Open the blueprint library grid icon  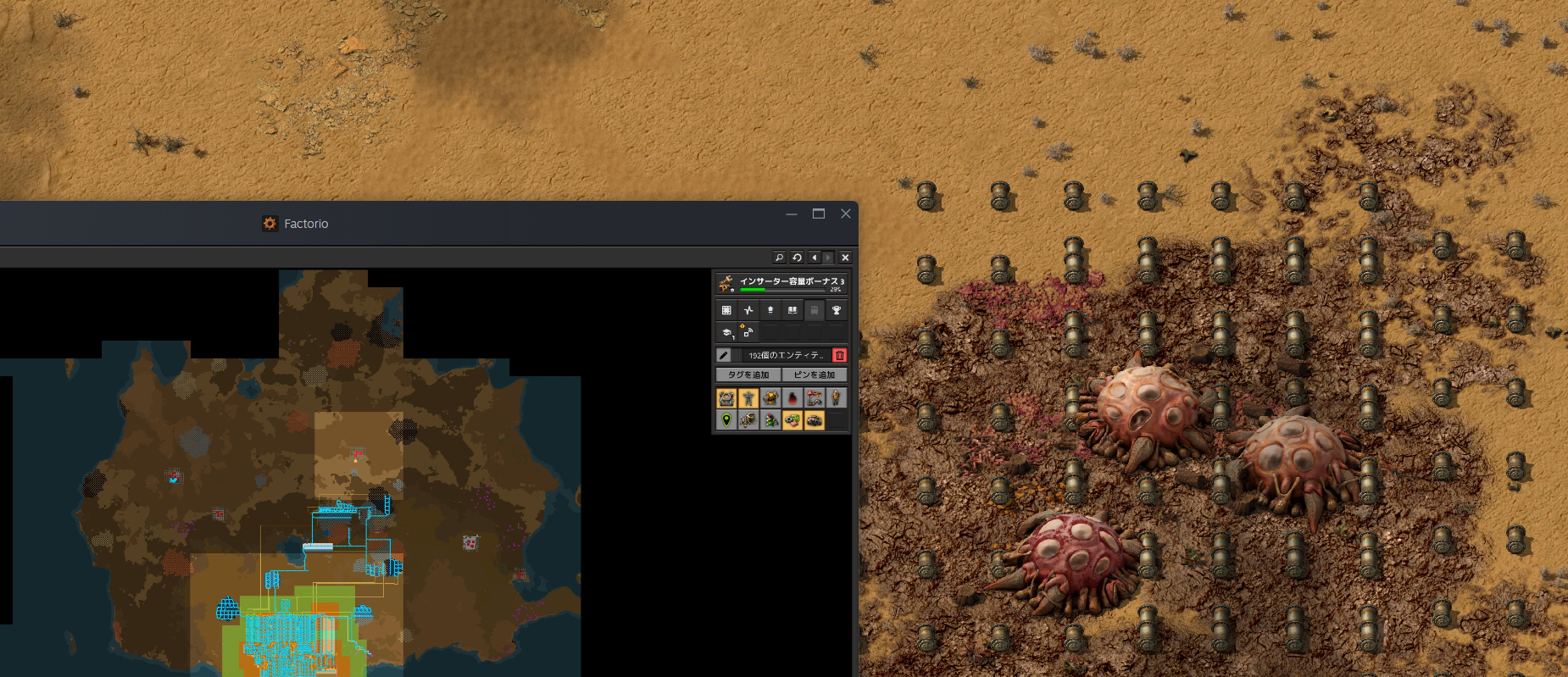(726, 310)
